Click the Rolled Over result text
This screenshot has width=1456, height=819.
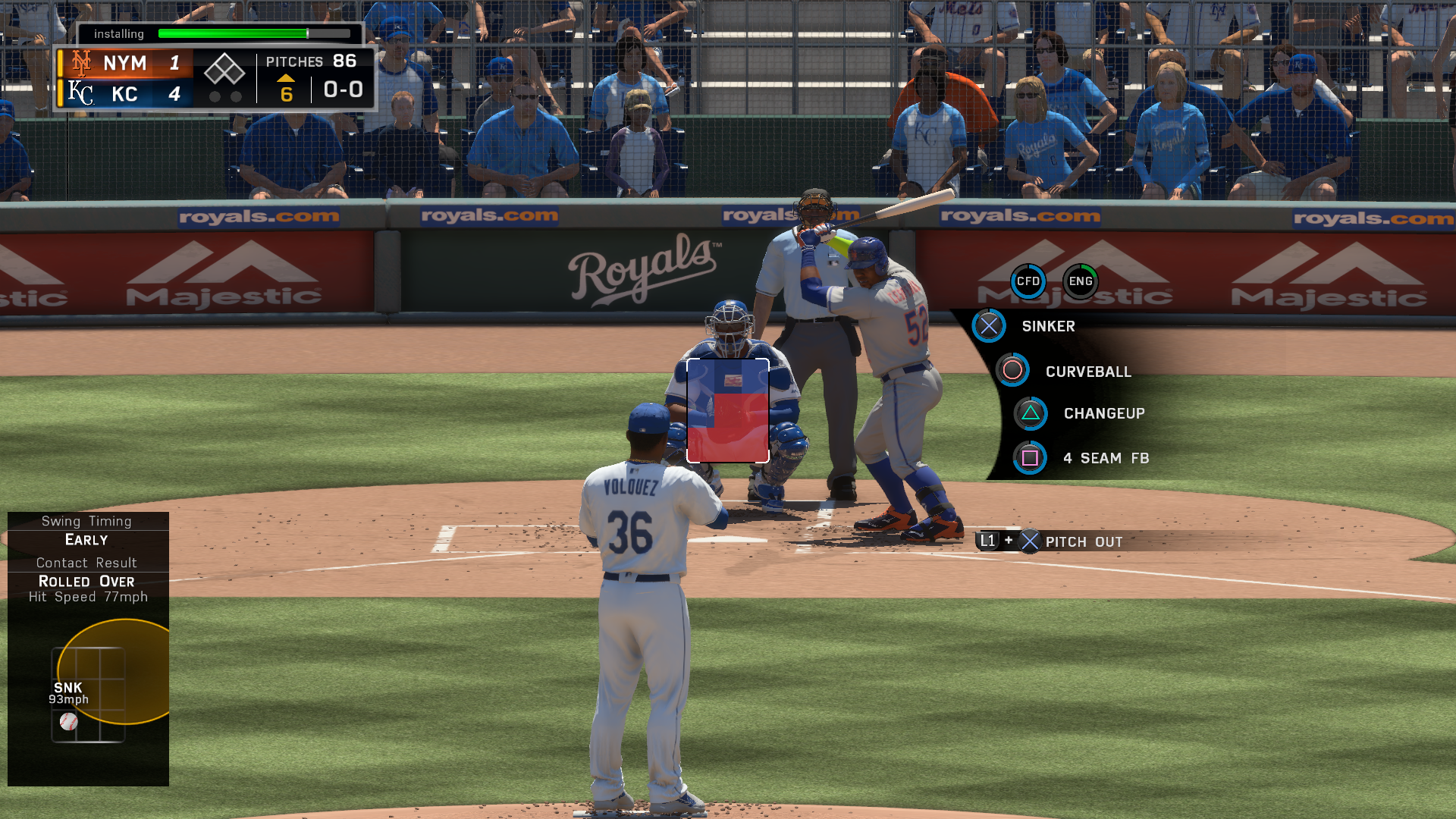(86, 582)
